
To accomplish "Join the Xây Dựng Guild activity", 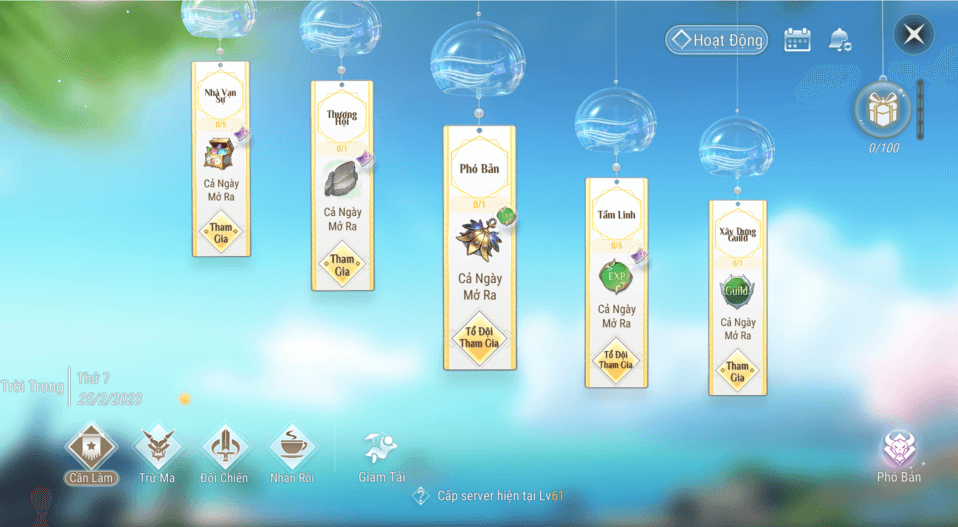I will pos(737,370).
